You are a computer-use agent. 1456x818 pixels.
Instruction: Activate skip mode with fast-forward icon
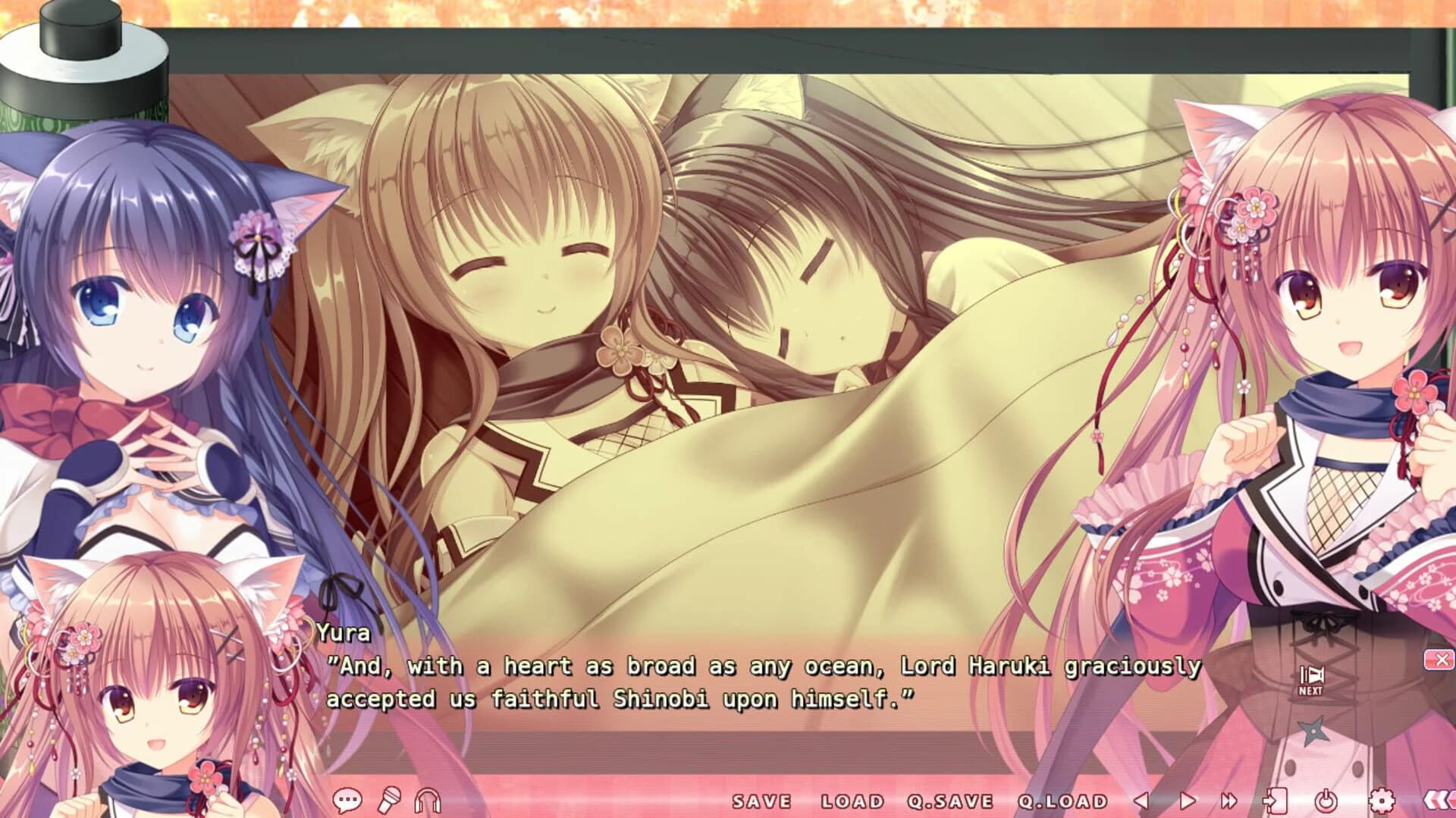pos(1228,800)
